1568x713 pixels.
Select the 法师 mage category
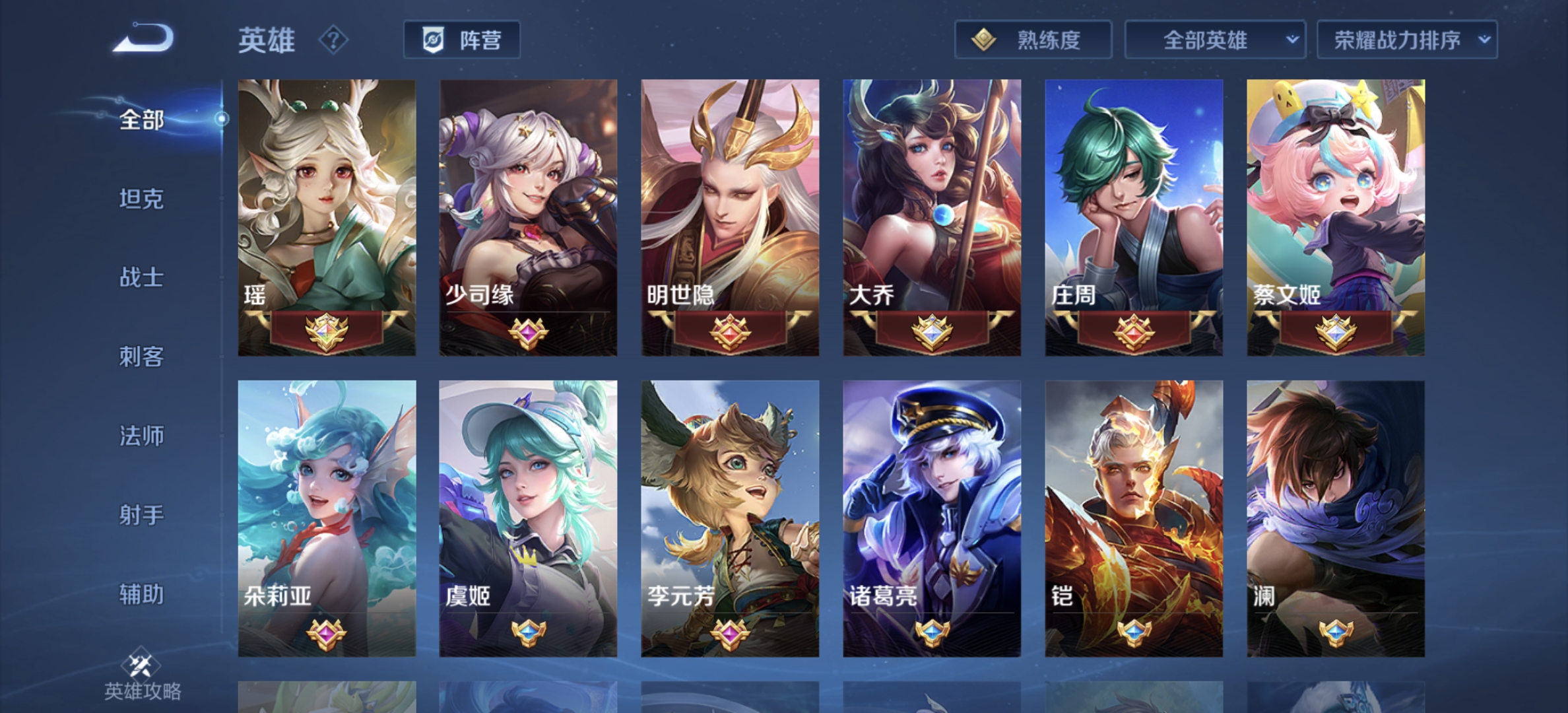[141, 436]
